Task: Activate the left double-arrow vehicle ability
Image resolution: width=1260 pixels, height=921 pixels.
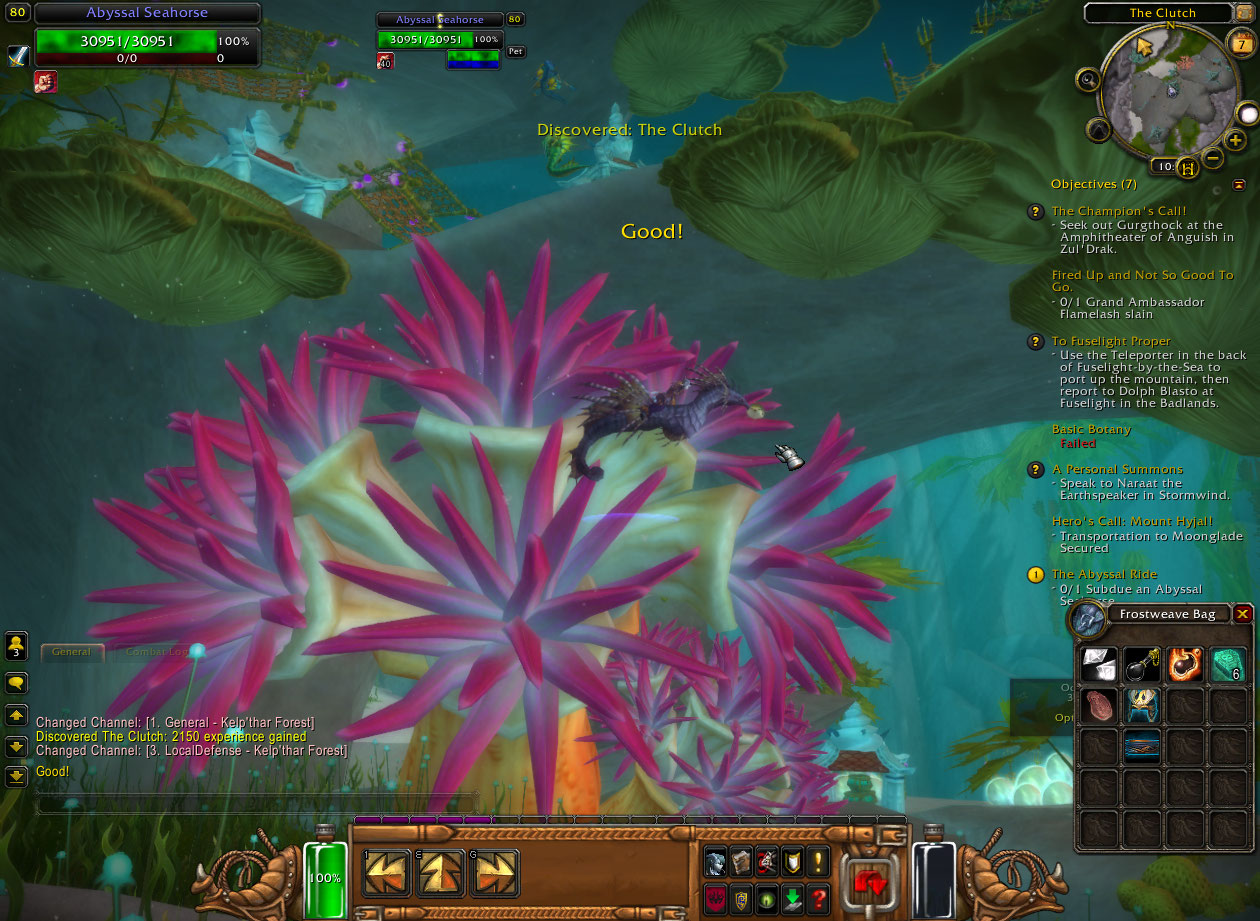Action: coord(387,874)
